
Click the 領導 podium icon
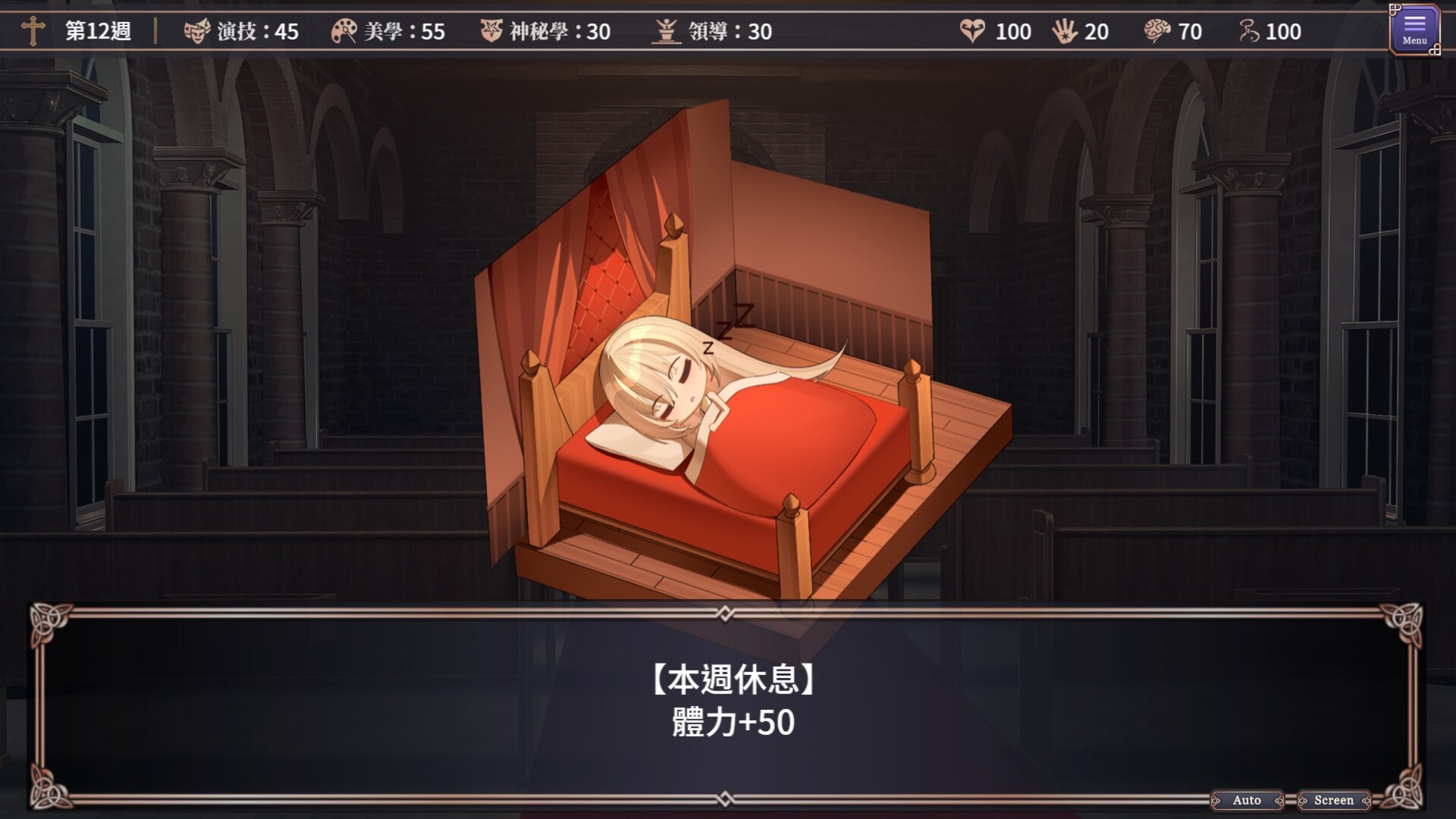point(667,32)
